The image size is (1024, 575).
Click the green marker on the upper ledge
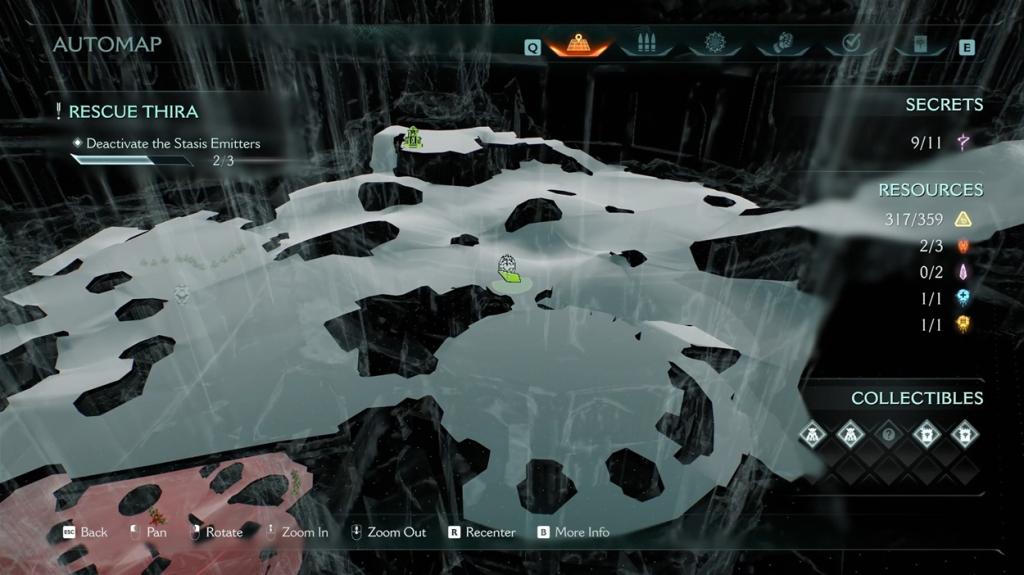coord(413,137)
